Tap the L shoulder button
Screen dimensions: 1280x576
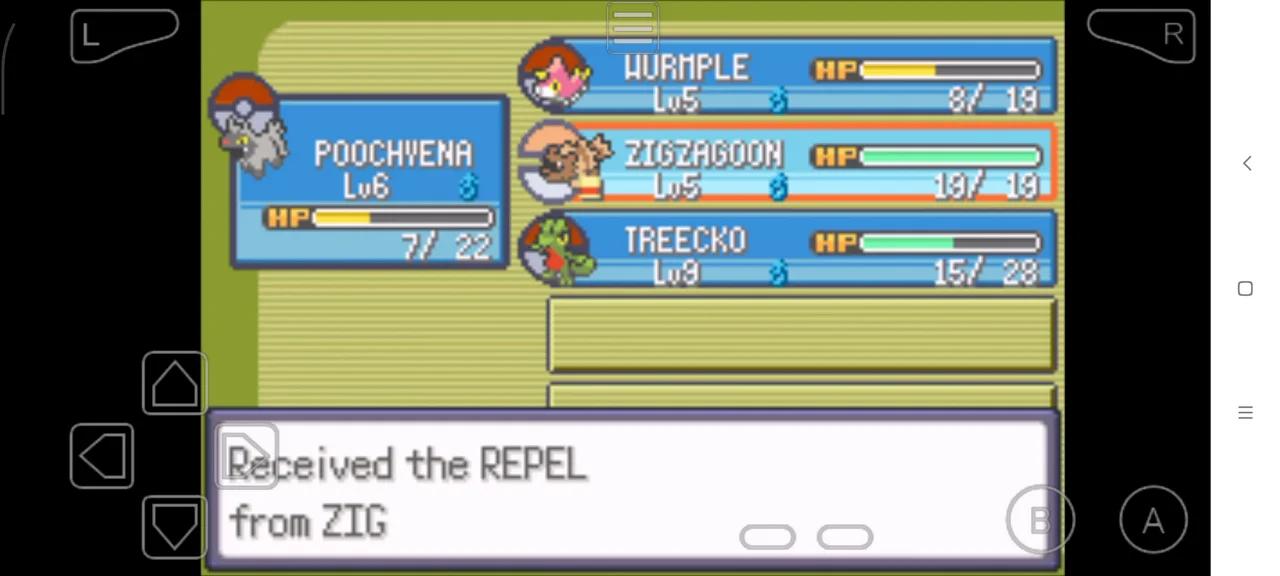[122, 36]
